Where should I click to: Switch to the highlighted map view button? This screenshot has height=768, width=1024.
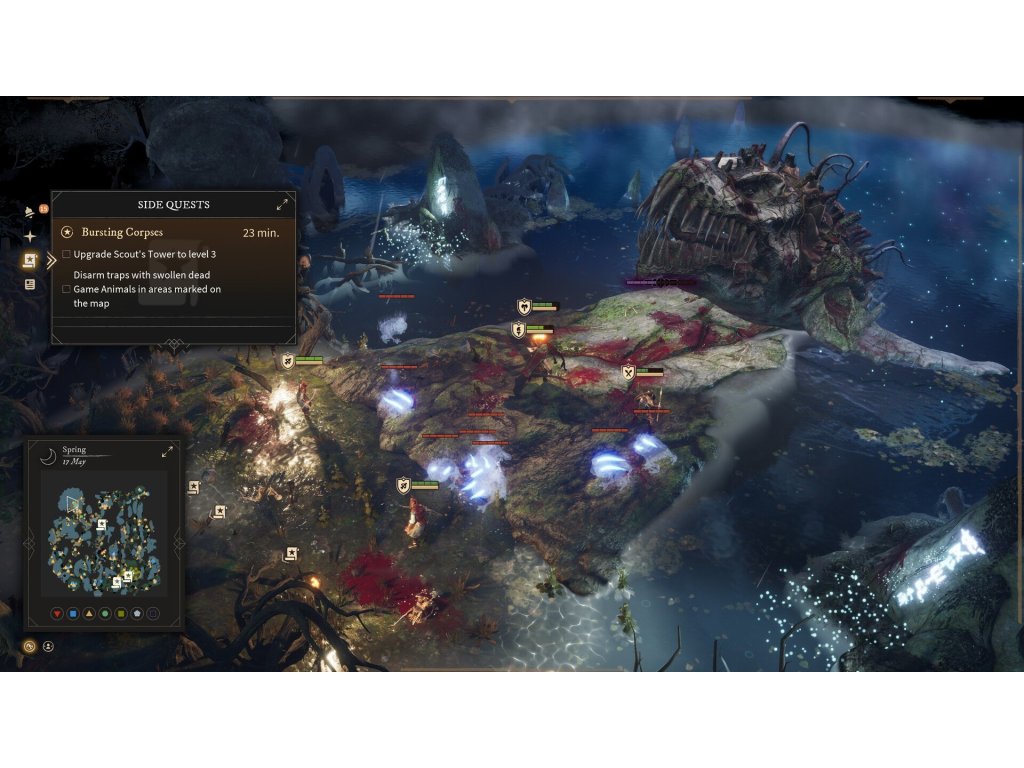tap(30, 646)
